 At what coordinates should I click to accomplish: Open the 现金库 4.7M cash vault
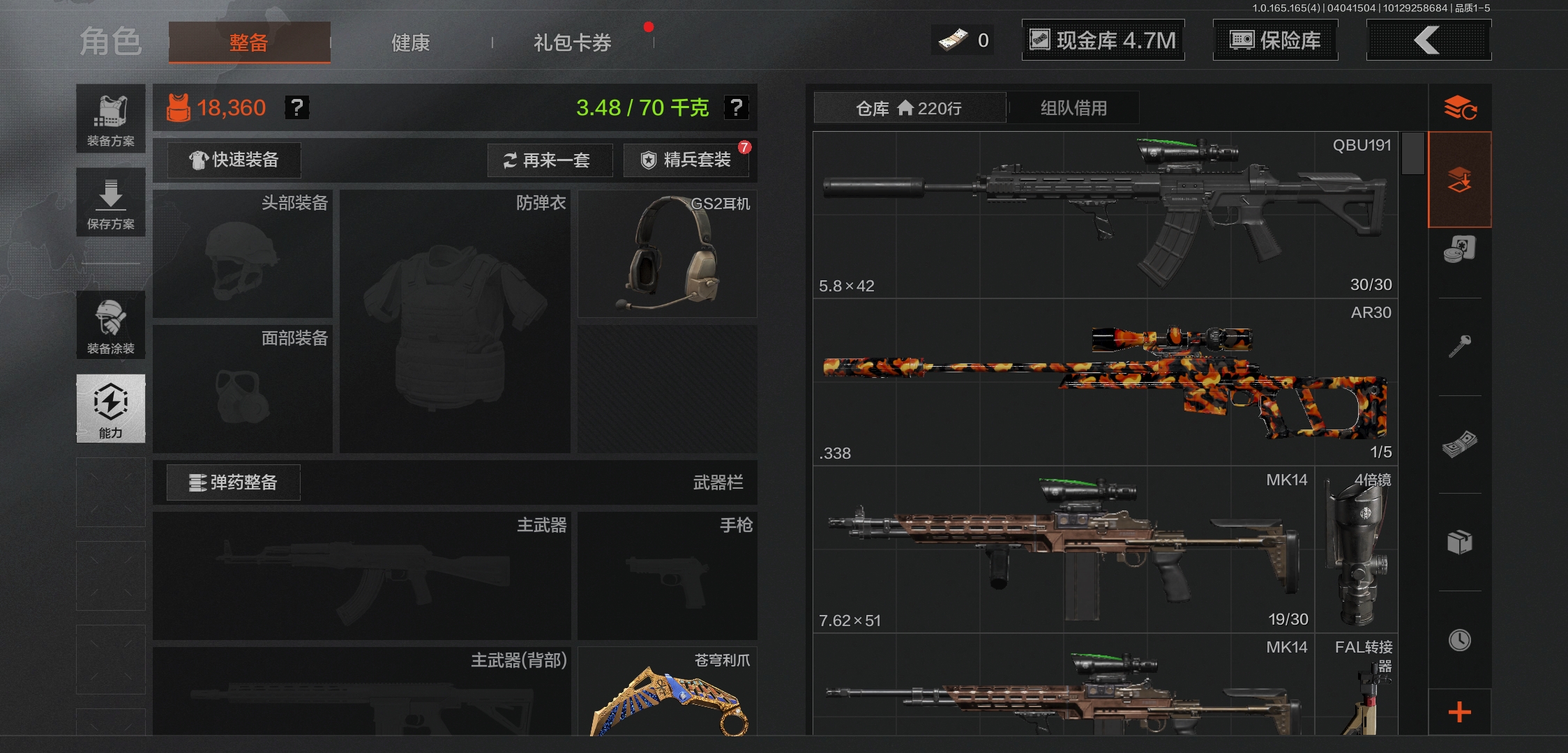(x=1103, y=40)
